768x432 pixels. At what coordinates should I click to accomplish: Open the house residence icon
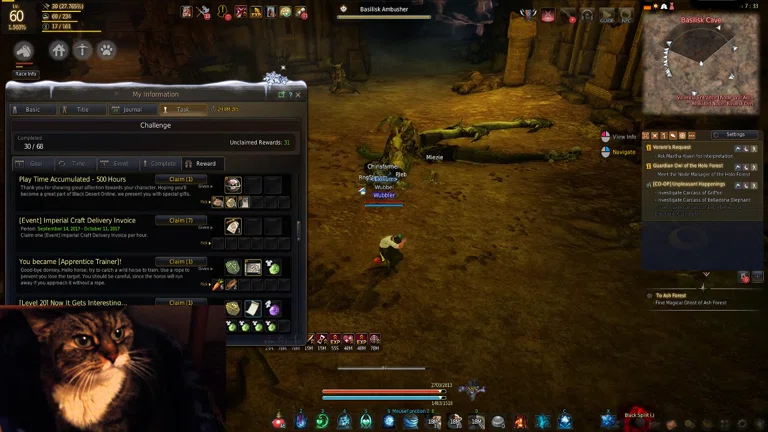point(59,50)
